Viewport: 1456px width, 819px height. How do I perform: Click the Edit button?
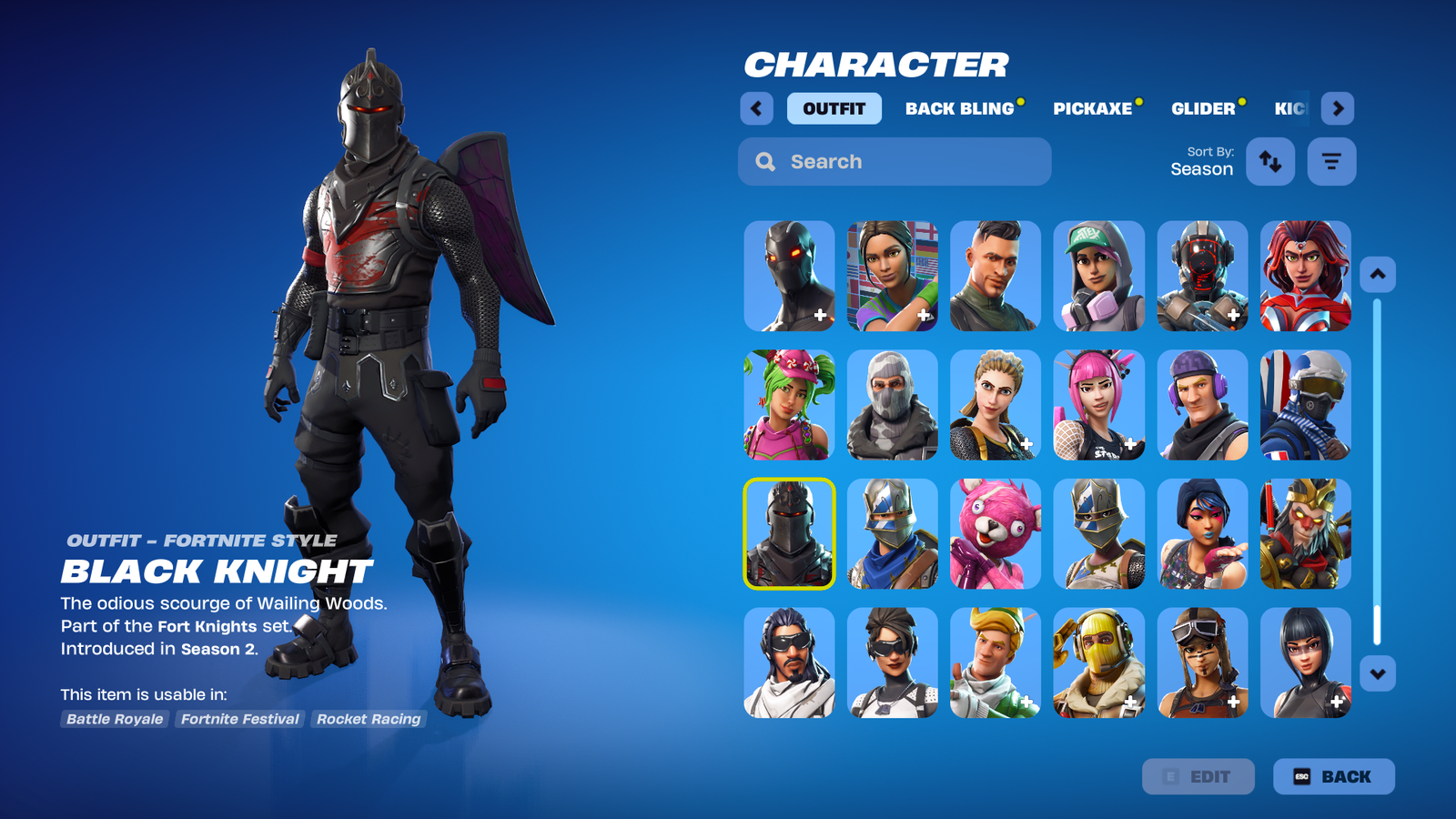(x=1198, y=776)
